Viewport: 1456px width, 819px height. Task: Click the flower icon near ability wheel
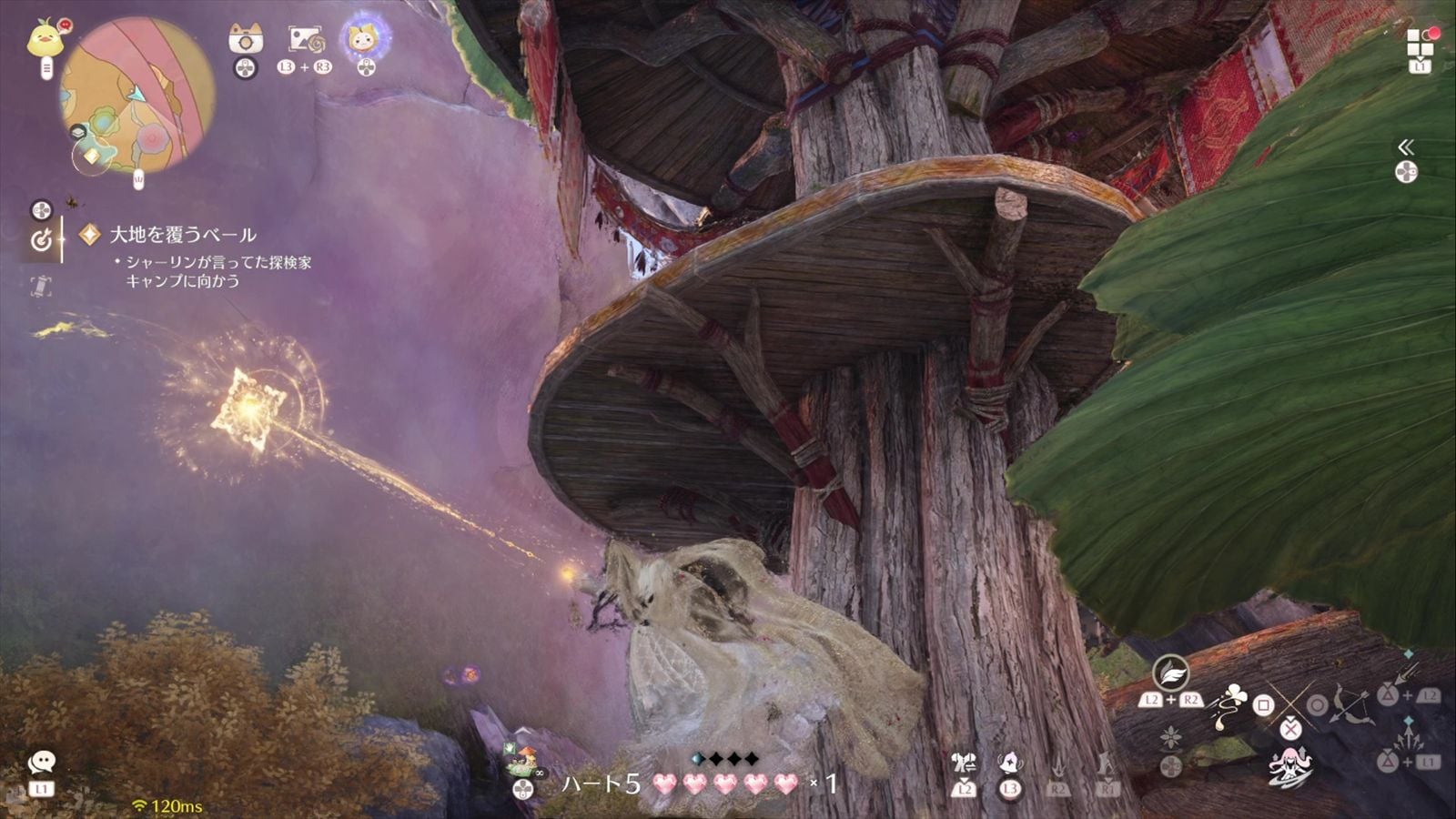(x=1170, y=736)
